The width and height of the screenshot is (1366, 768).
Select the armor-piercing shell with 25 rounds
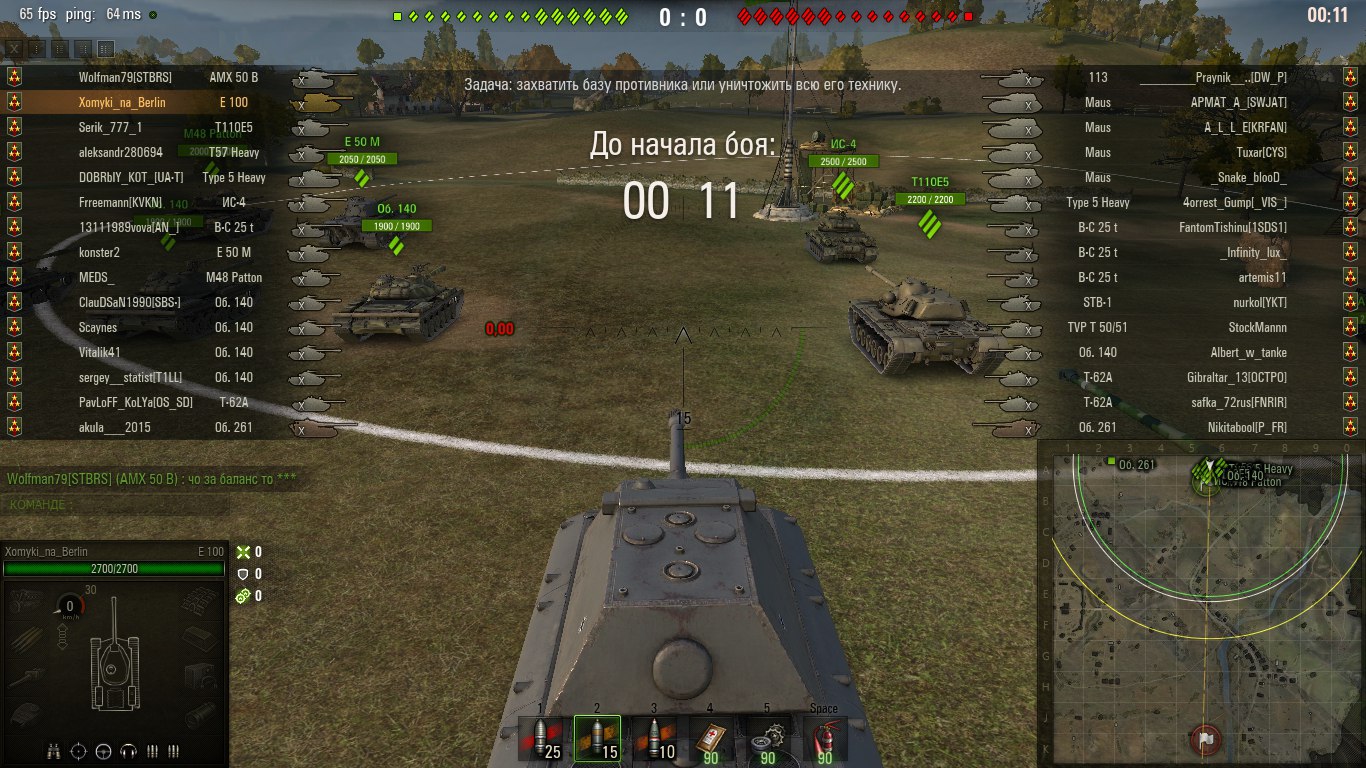[539, 739]
